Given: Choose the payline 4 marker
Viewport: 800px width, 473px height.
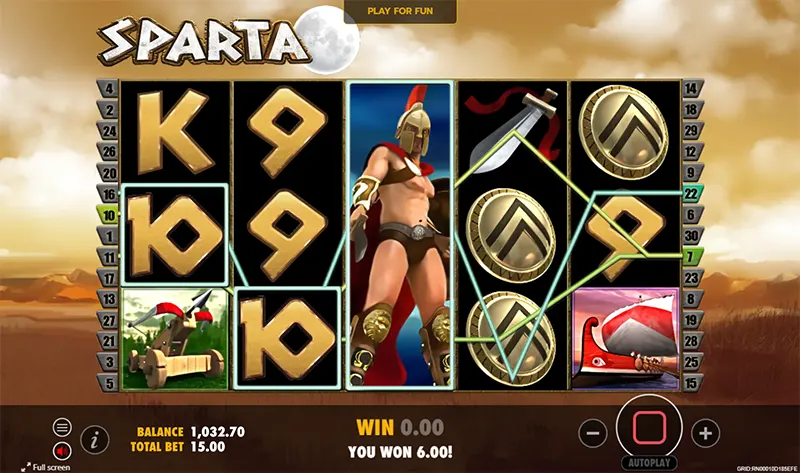Looking at the screenshot, I should point(108,89).
